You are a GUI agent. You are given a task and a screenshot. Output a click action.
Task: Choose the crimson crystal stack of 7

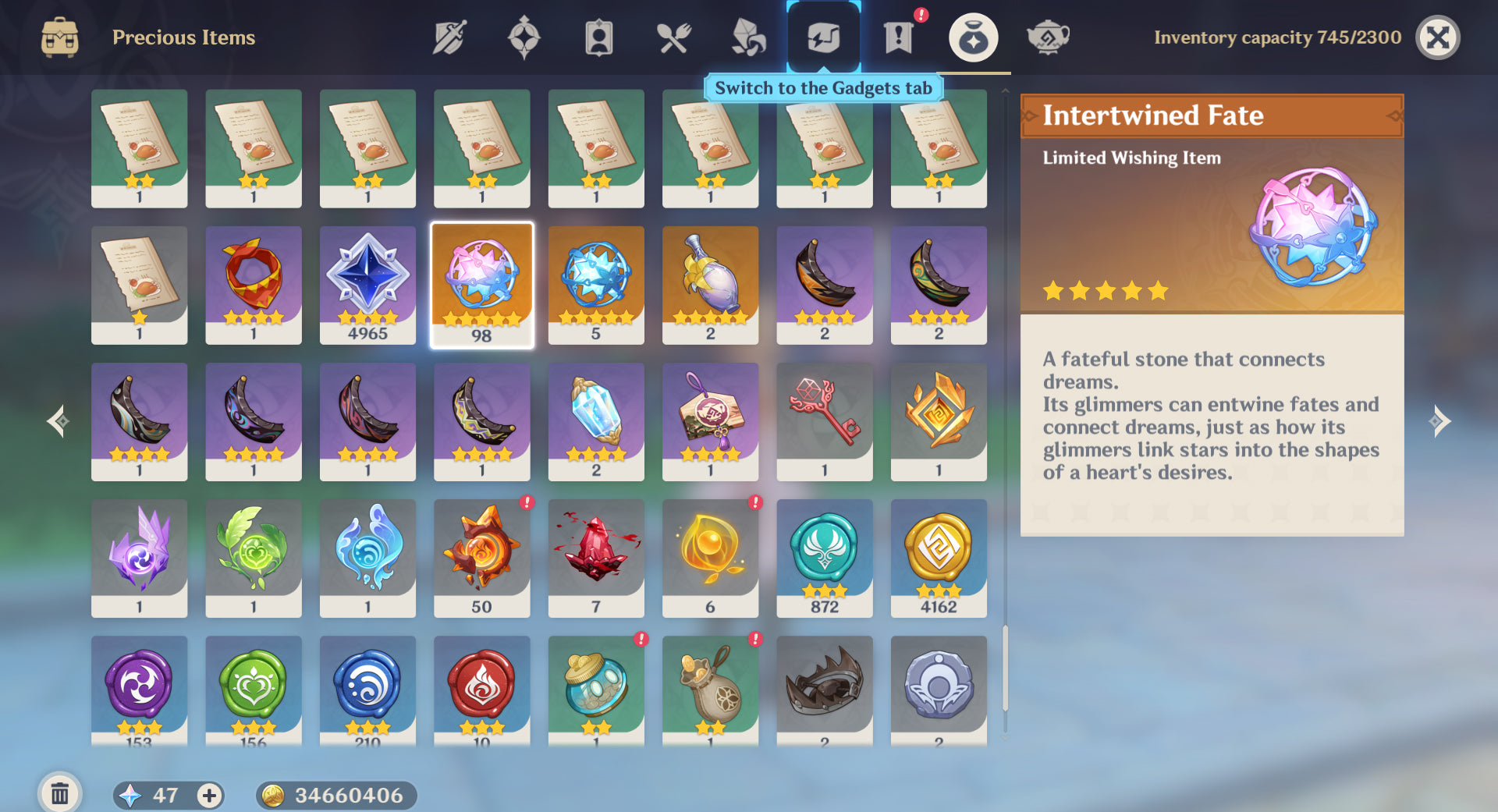pos(596,558)
